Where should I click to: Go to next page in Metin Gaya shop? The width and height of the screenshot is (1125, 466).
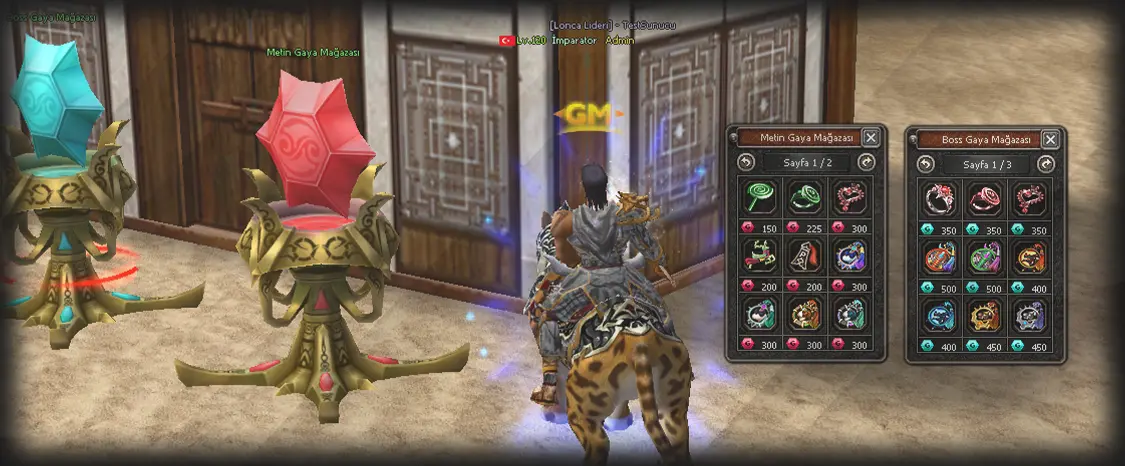[x=866, y=163]
